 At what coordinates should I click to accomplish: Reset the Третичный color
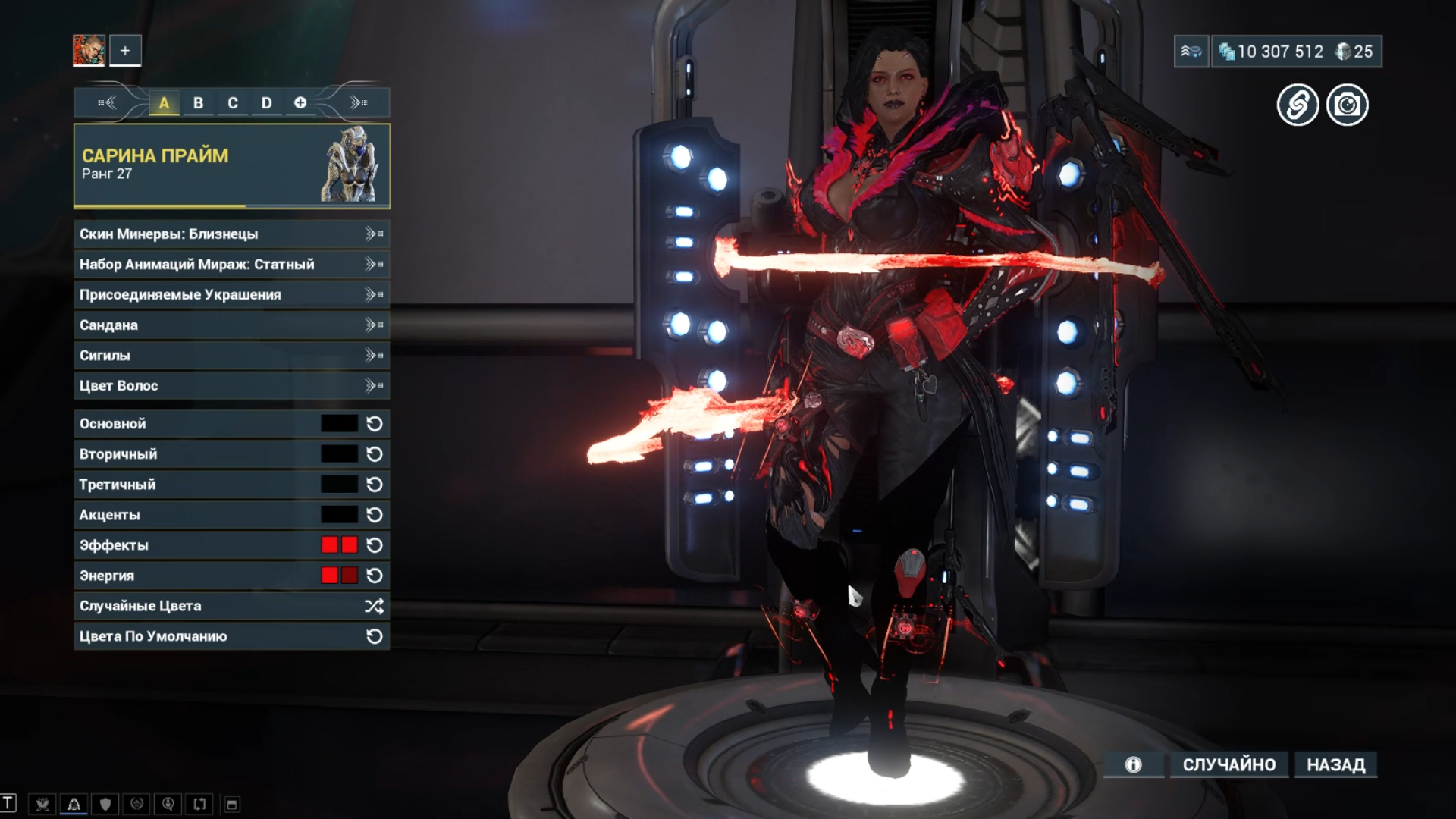[x=375, y=485]
